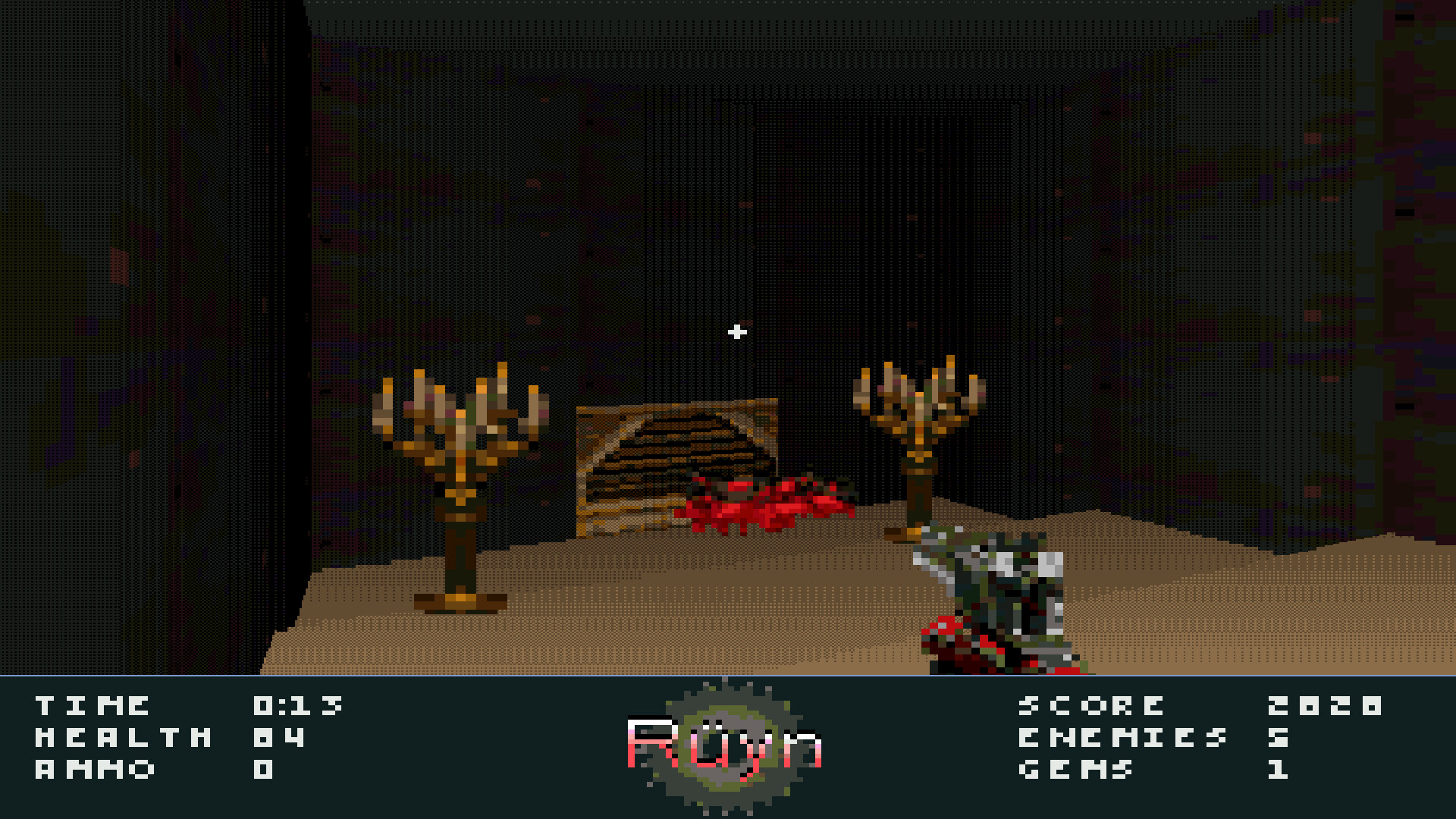Image resolution: width=1456 pixels, height=819 pixels.
Task: Expand the SCORE display showing 2020
Action: coord(1323,704)
